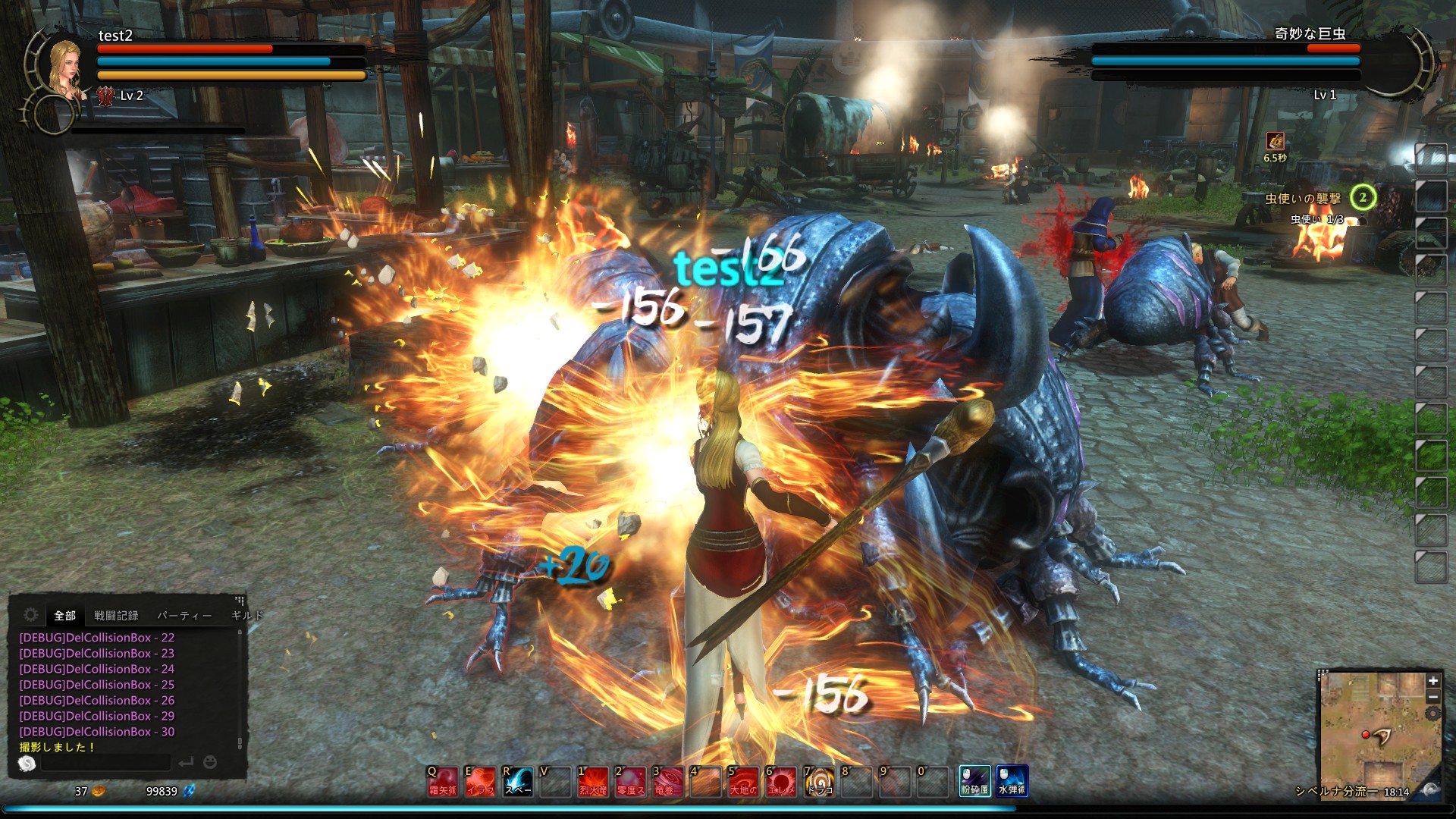Viewport: 1456px width, 819px height.
Task: Click the 粉砕圧 left-mouse skill
Action: tap(974, 781)
